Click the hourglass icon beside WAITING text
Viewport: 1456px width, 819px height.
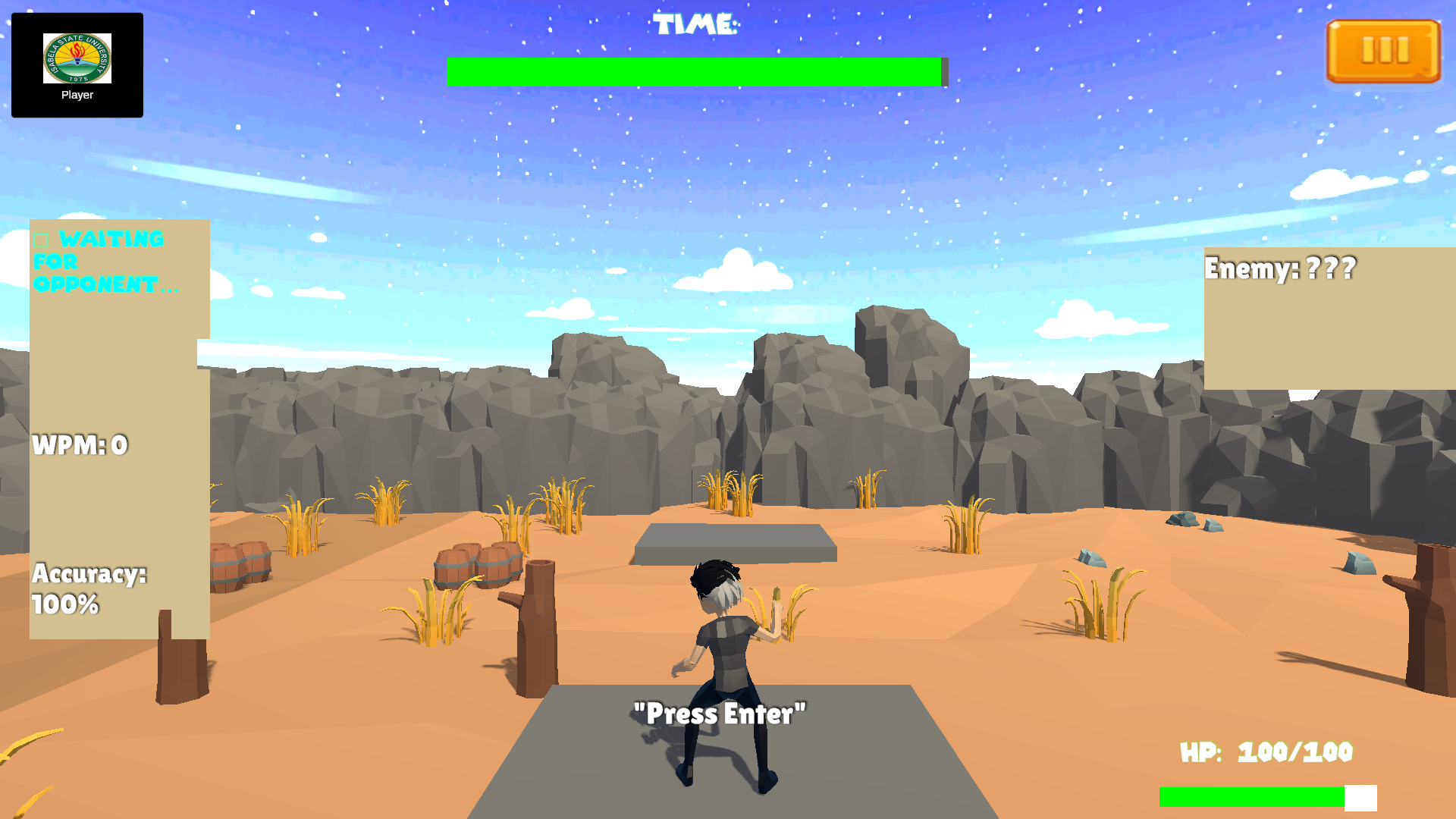click(x=42, y=239)
